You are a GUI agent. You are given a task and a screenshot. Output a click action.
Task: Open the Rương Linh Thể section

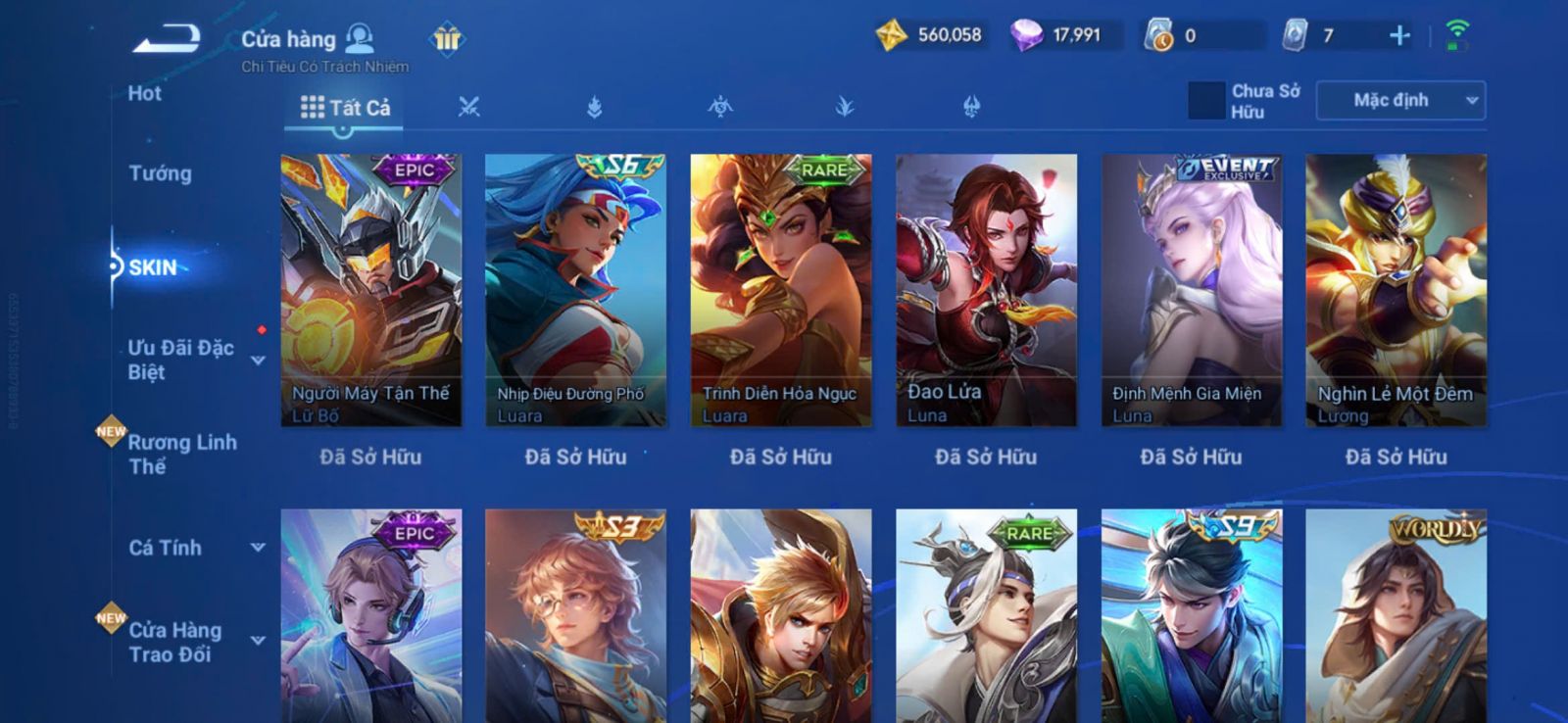(x=182, y=454)
